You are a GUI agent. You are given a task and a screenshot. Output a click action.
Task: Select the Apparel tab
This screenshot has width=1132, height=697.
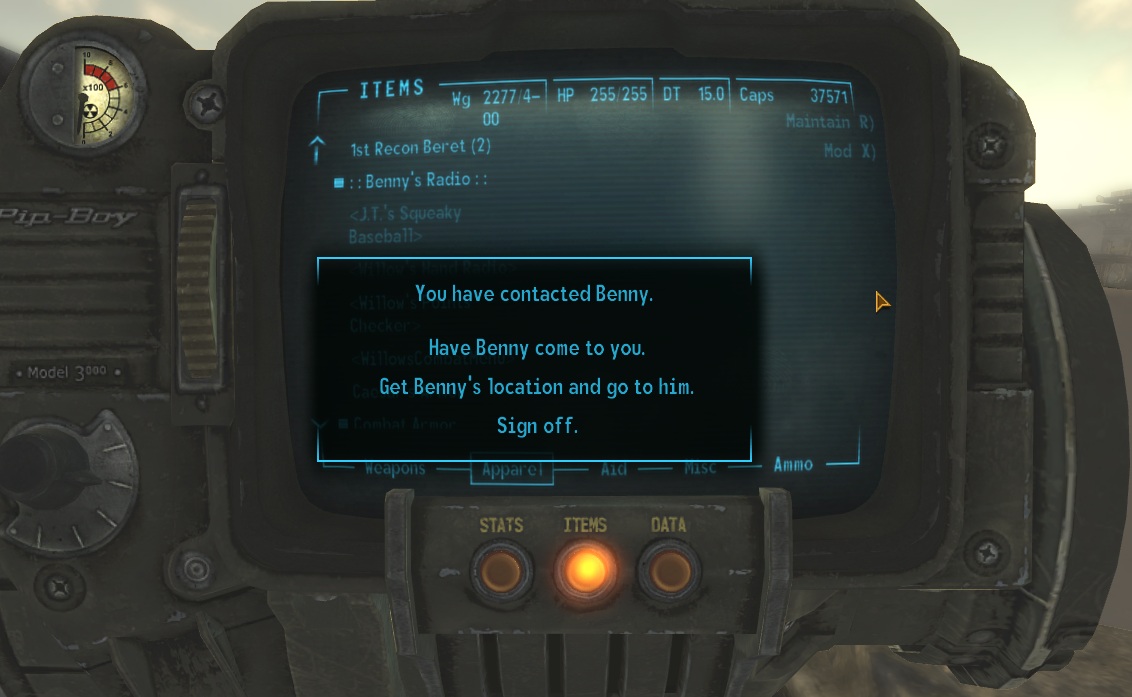click(x=511, y=469)
